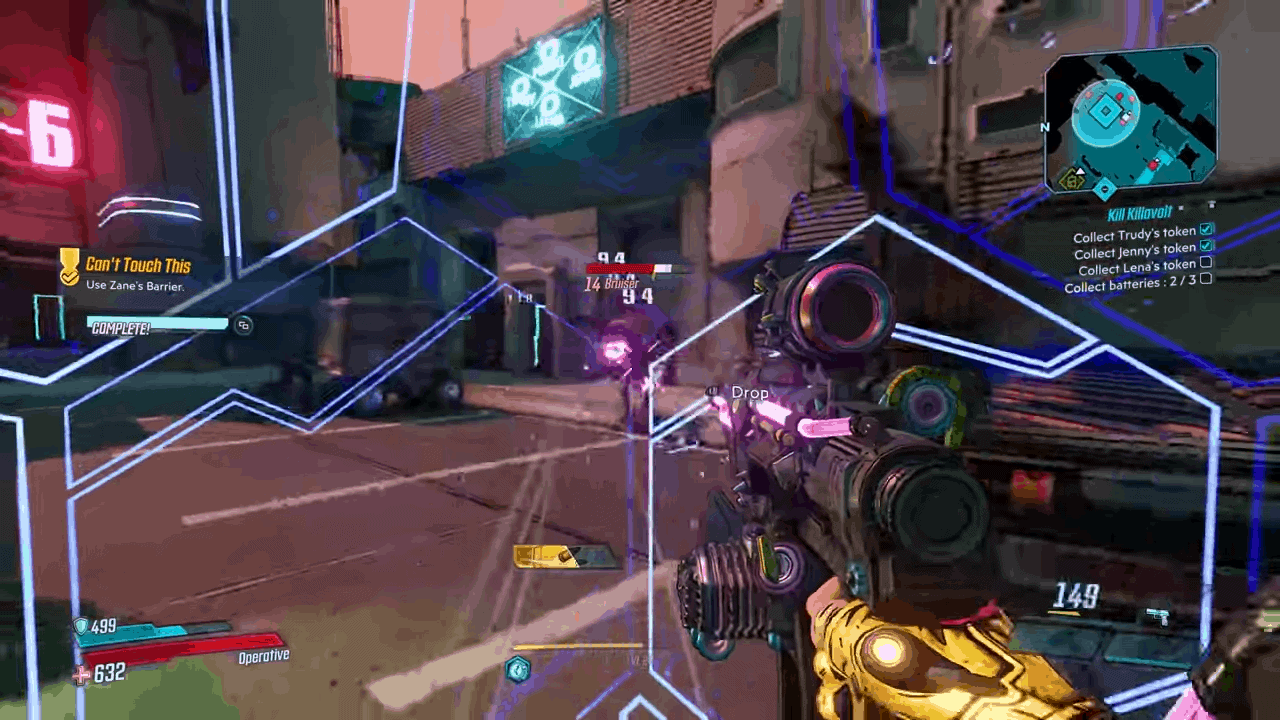The image size is (1280, 720).
Task: Uncheck the Collect Trudy's token checkbox
Action: (1207, 229)
